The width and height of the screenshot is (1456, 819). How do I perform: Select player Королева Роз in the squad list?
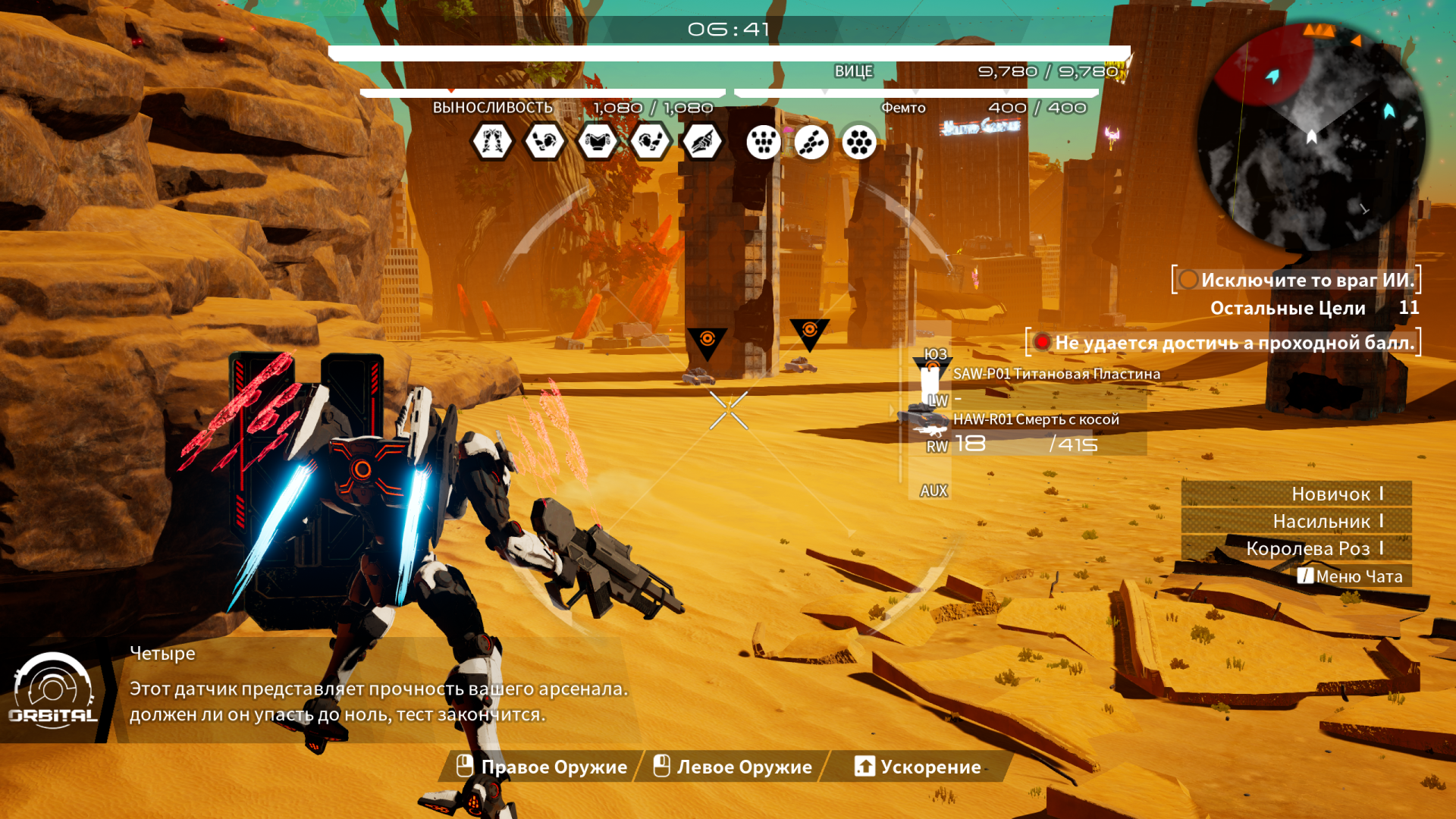(1297, 548)
